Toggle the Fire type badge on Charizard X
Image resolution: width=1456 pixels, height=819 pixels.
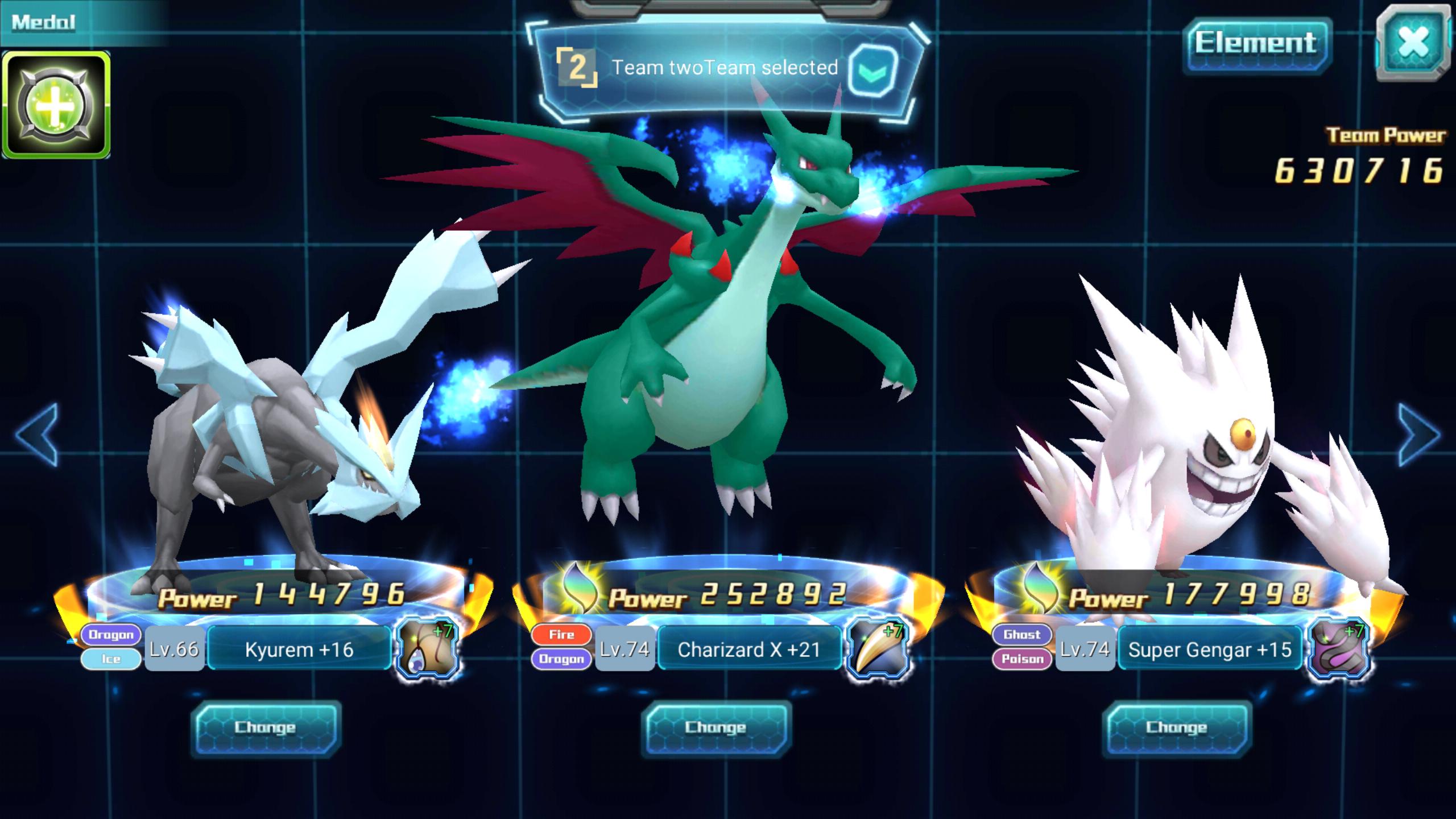[562, 634]
